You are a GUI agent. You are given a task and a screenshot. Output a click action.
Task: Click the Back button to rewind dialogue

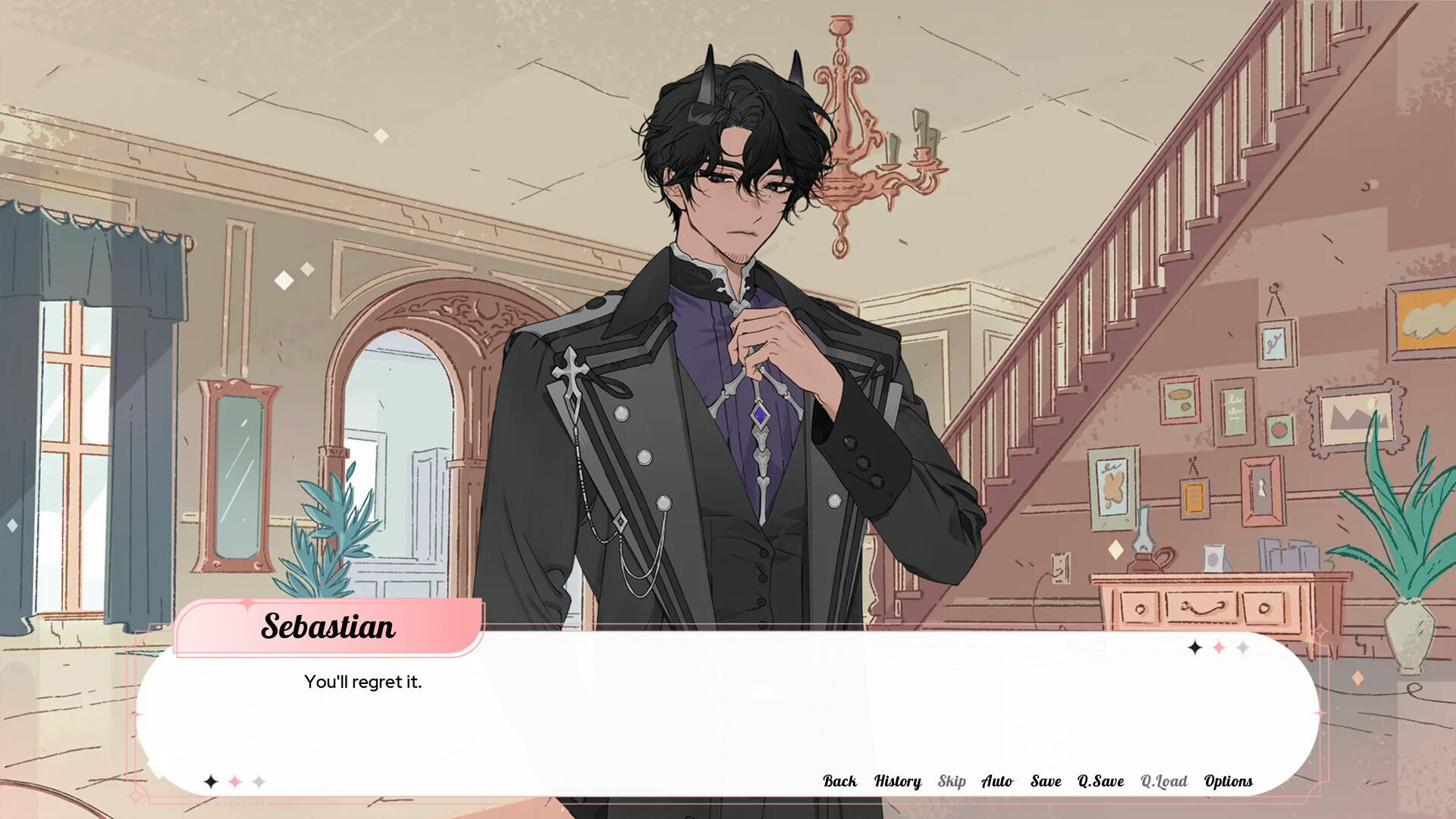click(839, 780)
